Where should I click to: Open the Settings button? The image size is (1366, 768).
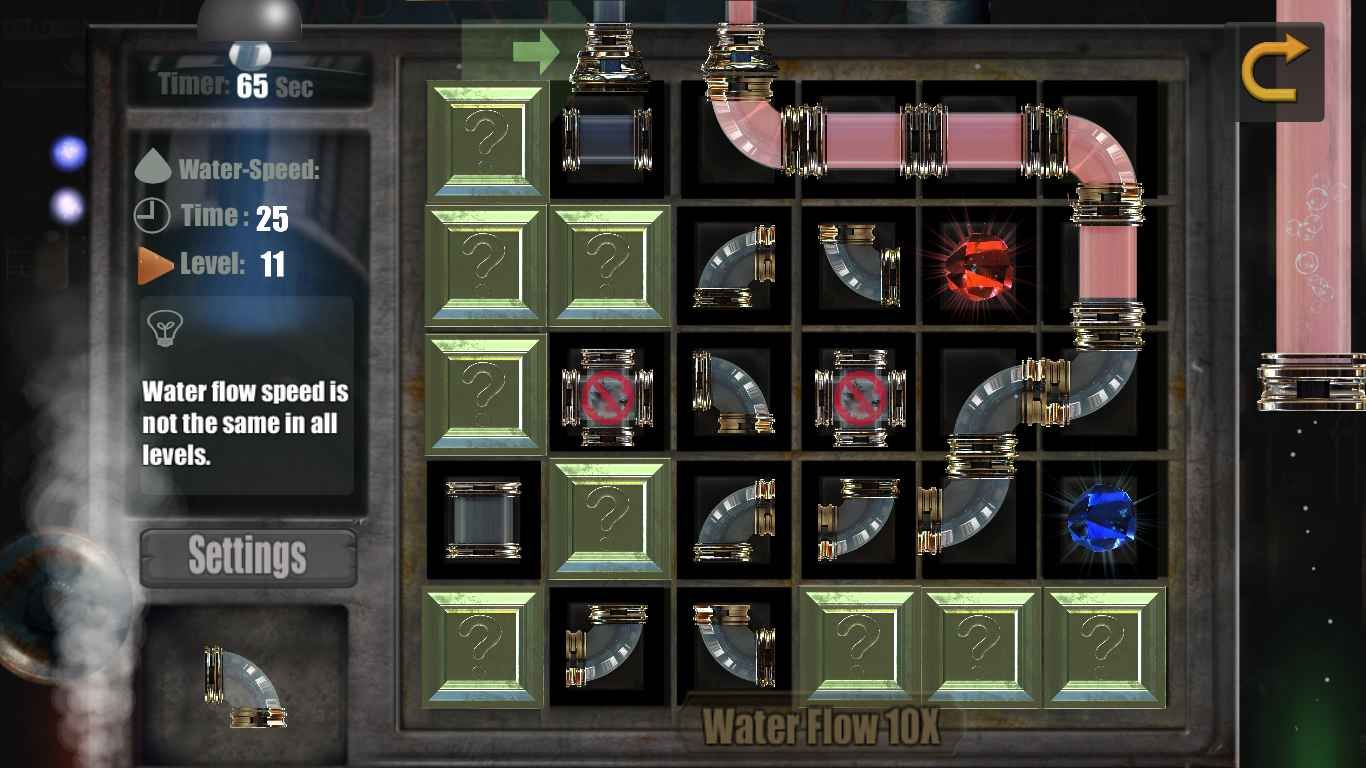point(248,556)
